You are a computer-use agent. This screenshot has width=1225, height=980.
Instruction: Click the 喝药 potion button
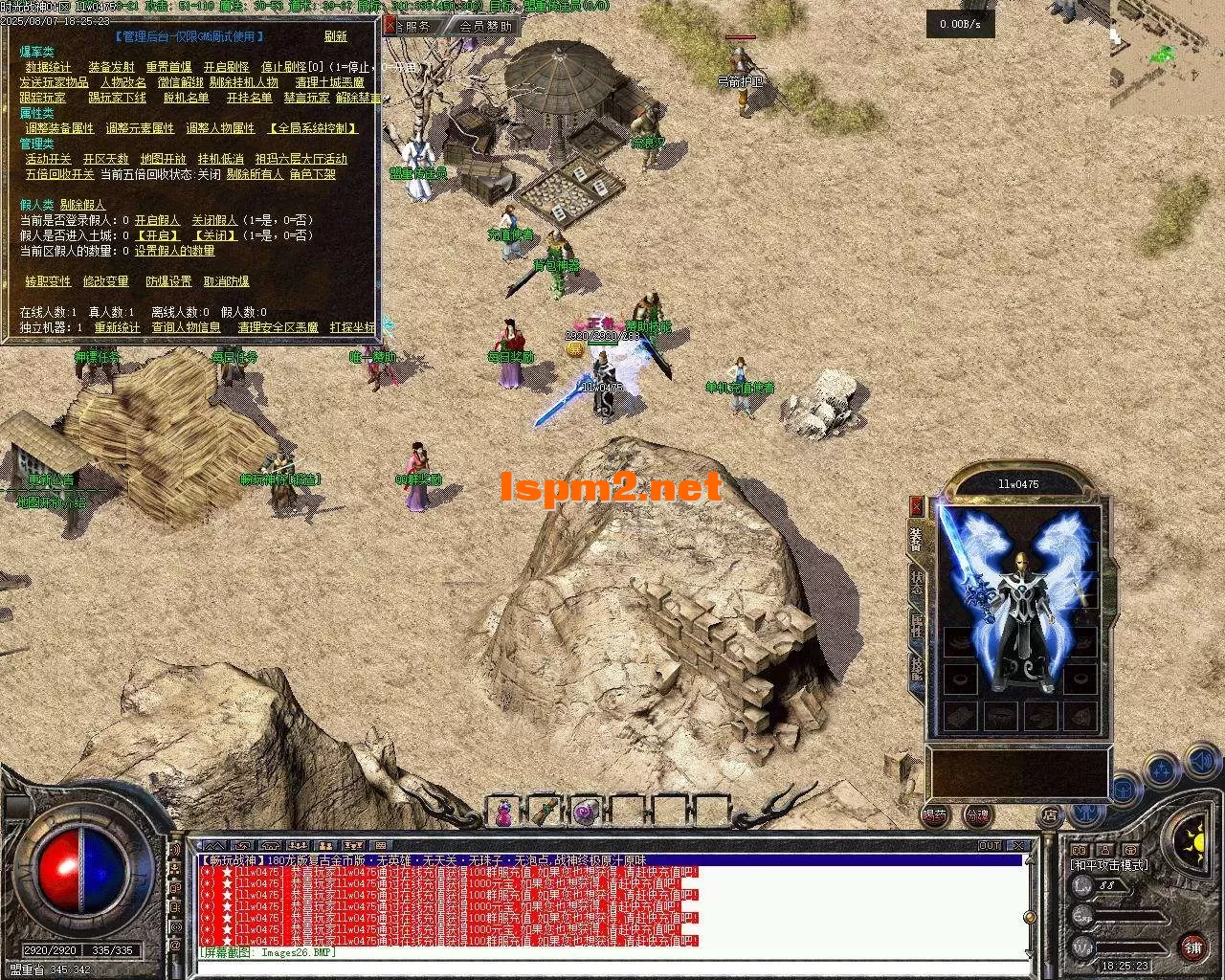(935, 815)
